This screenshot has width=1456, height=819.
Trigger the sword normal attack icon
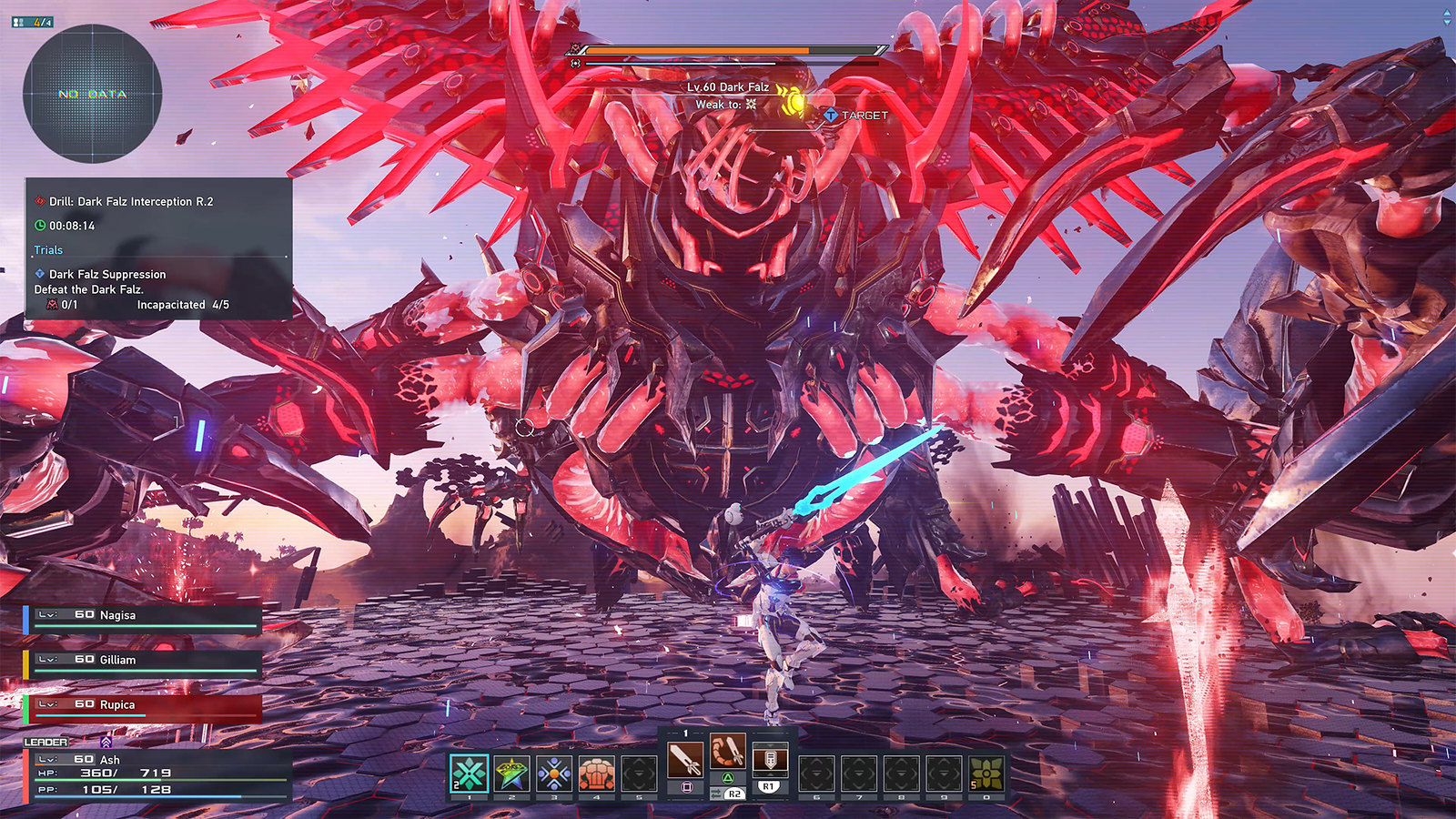[685, 760]
